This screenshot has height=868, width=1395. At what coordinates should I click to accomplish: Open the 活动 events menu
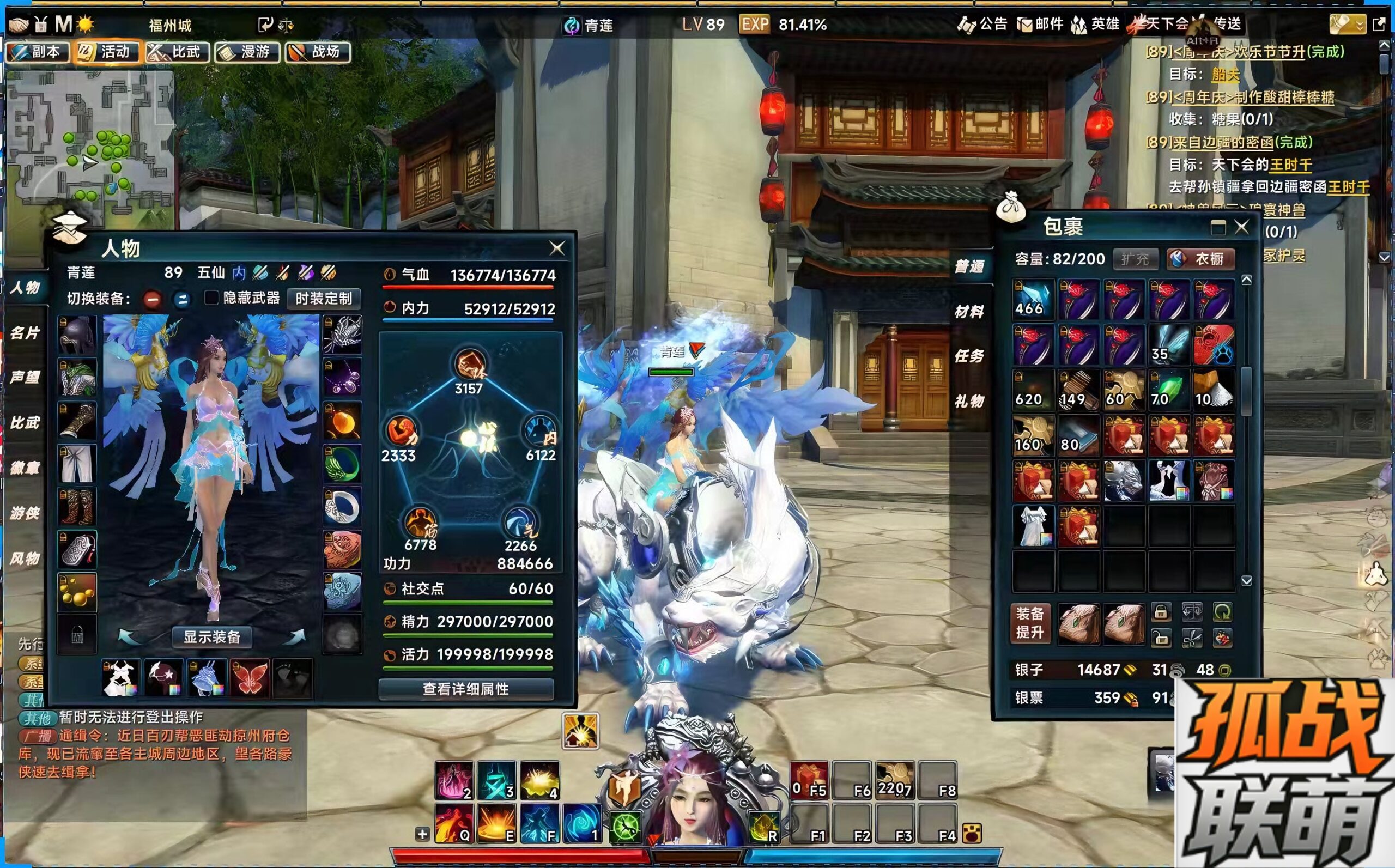point(107,52)
